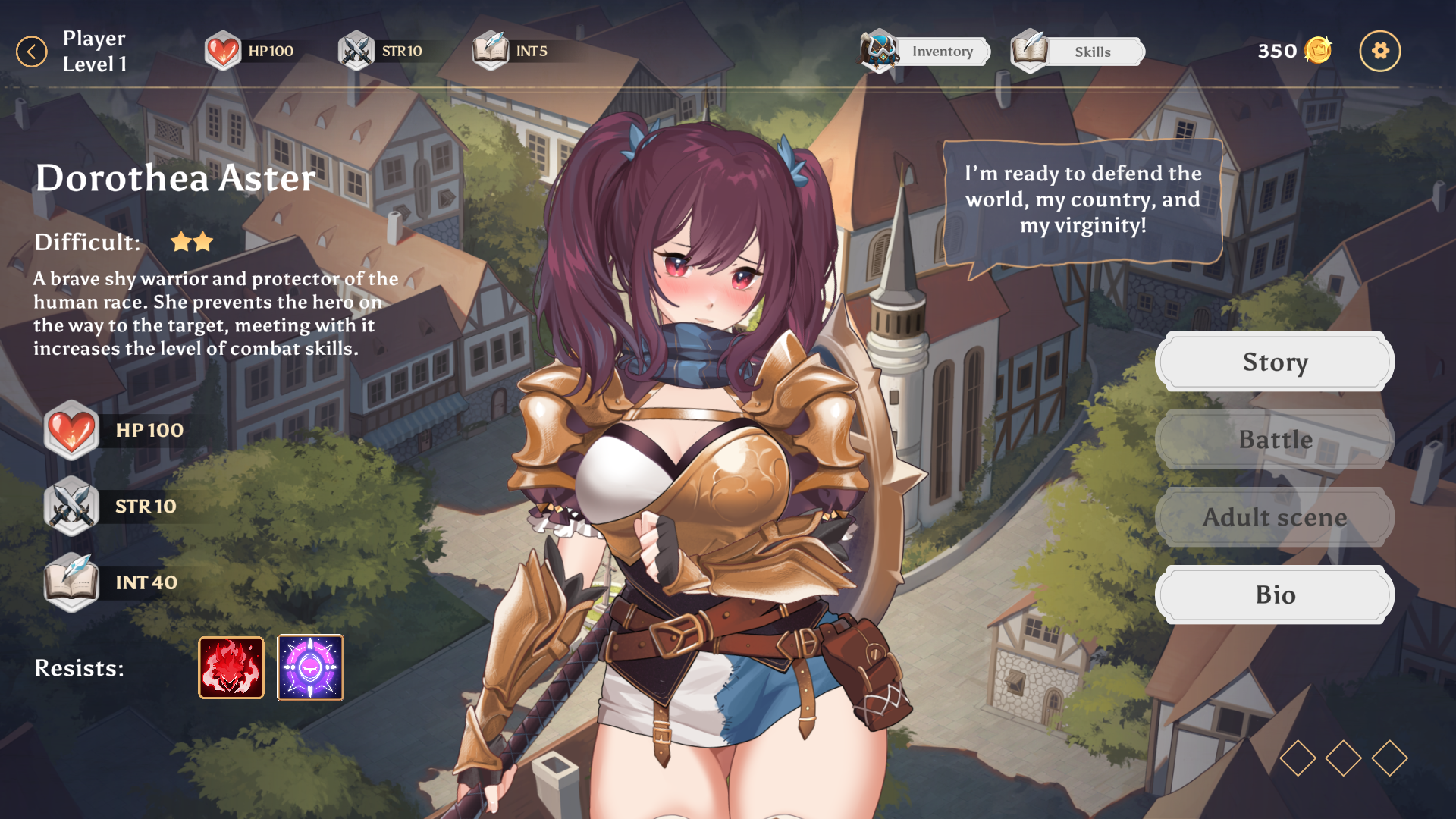The image size is (1456, 819).
Task: View Dorothea's Bio
Action: (1275, 595)
